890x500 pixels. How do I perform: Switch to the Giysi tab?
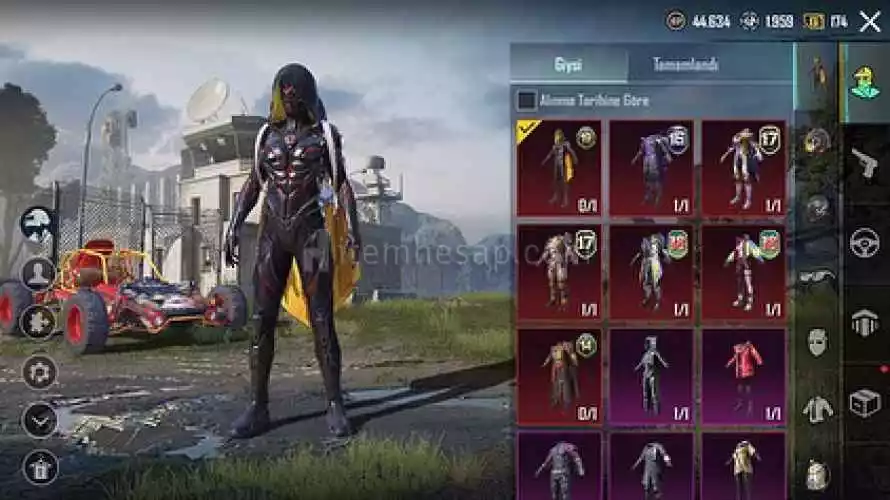pos(568,65)
